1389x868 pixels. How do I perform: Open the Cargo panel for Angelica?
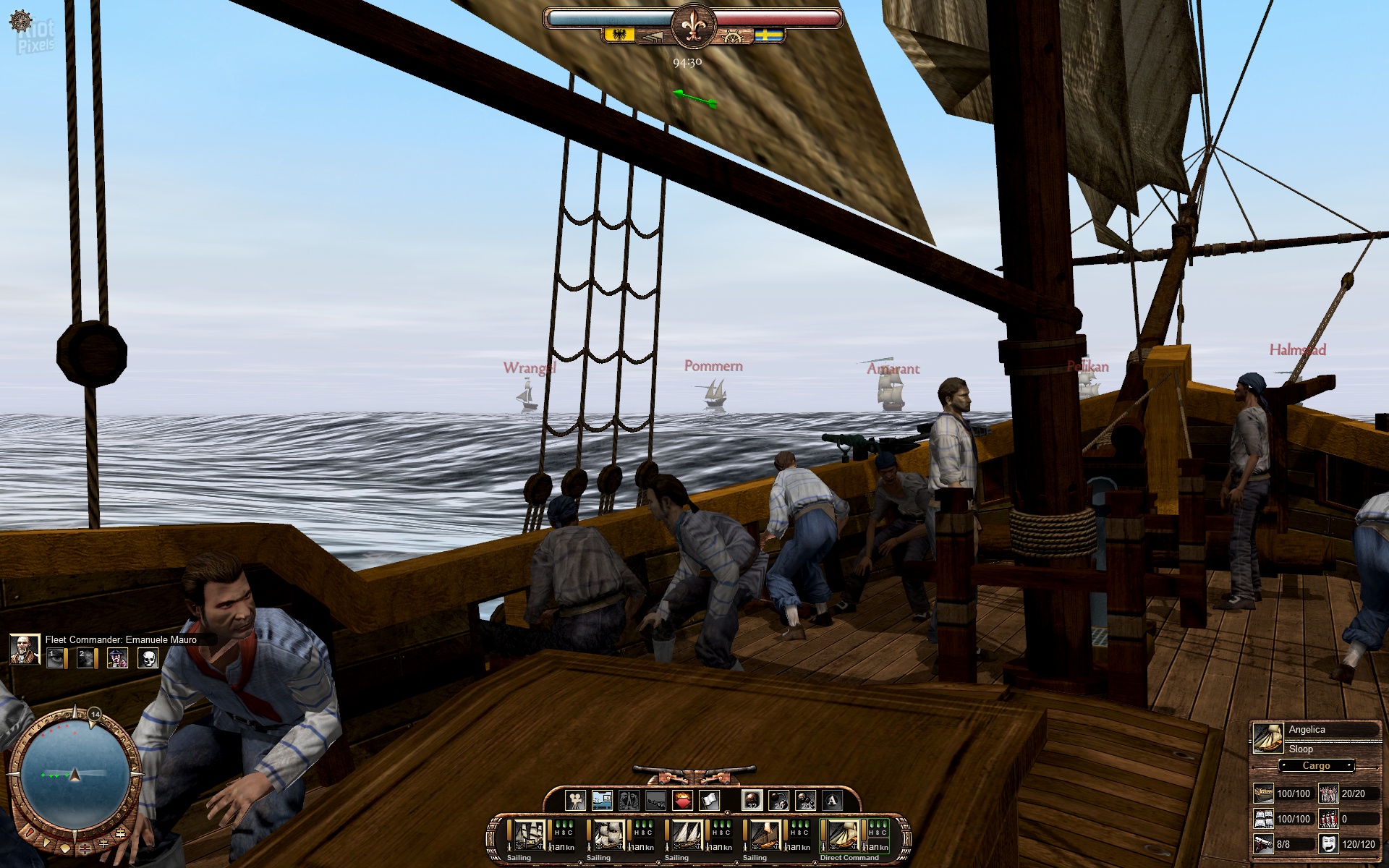point(1316,765)
